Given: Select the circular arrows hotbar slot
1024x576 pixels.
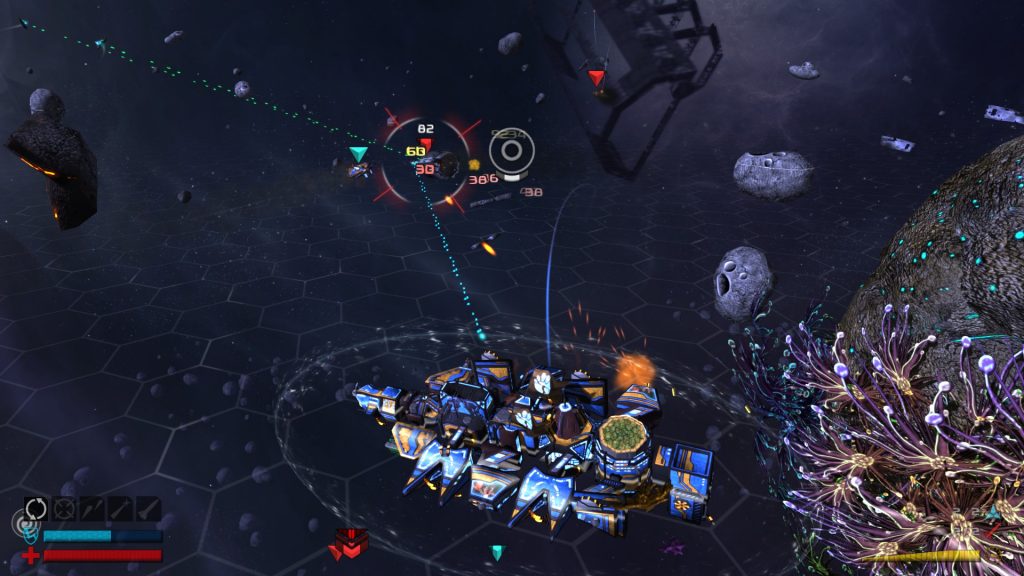Looking at the screenshot, I should (x=36, y=508).
